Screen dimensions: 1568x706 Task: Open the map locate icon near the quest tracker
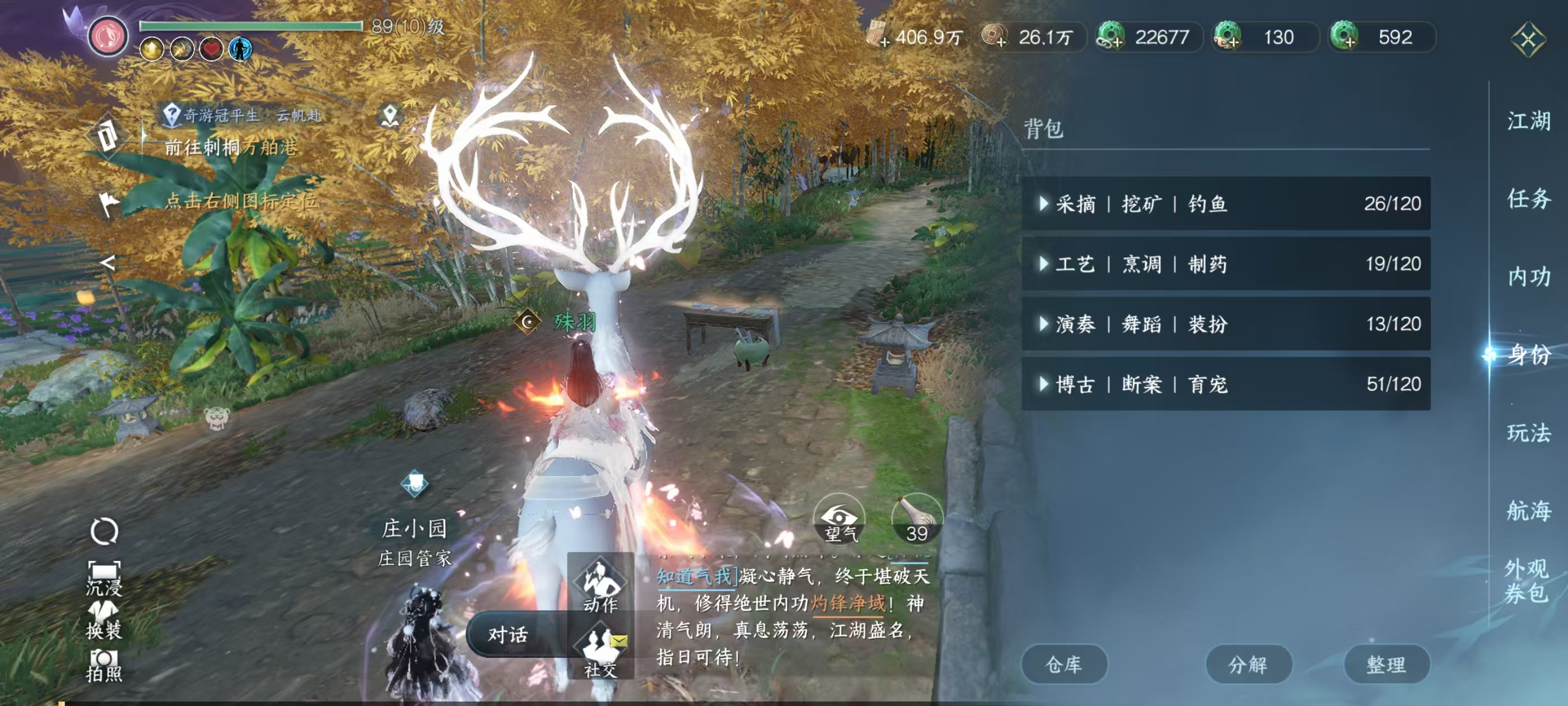pos(390,113)
